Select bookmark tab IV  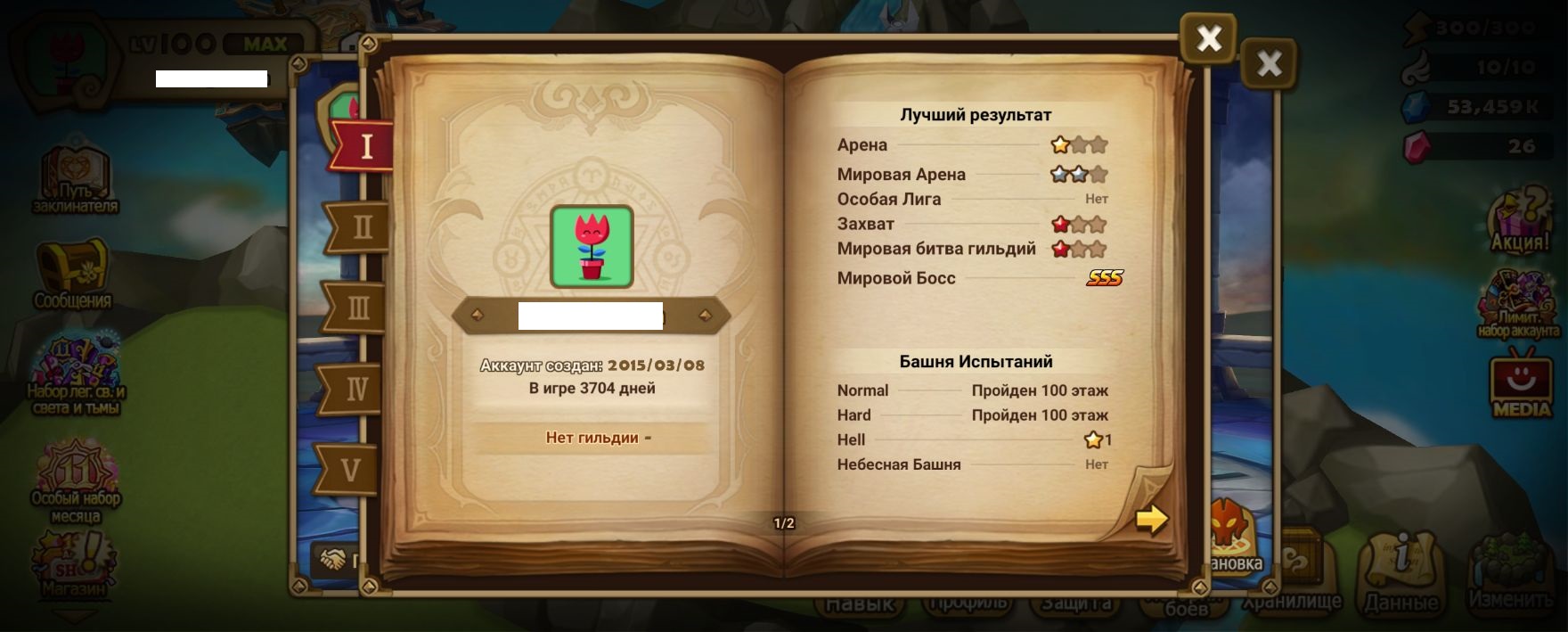pyautogui.click(x=355, y=389)
